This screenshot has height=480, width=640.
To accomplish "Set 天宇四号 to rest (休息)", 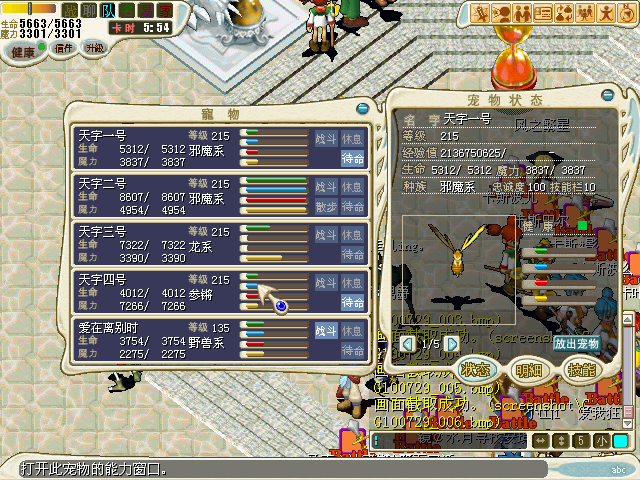I will click(x=352, y=282).
